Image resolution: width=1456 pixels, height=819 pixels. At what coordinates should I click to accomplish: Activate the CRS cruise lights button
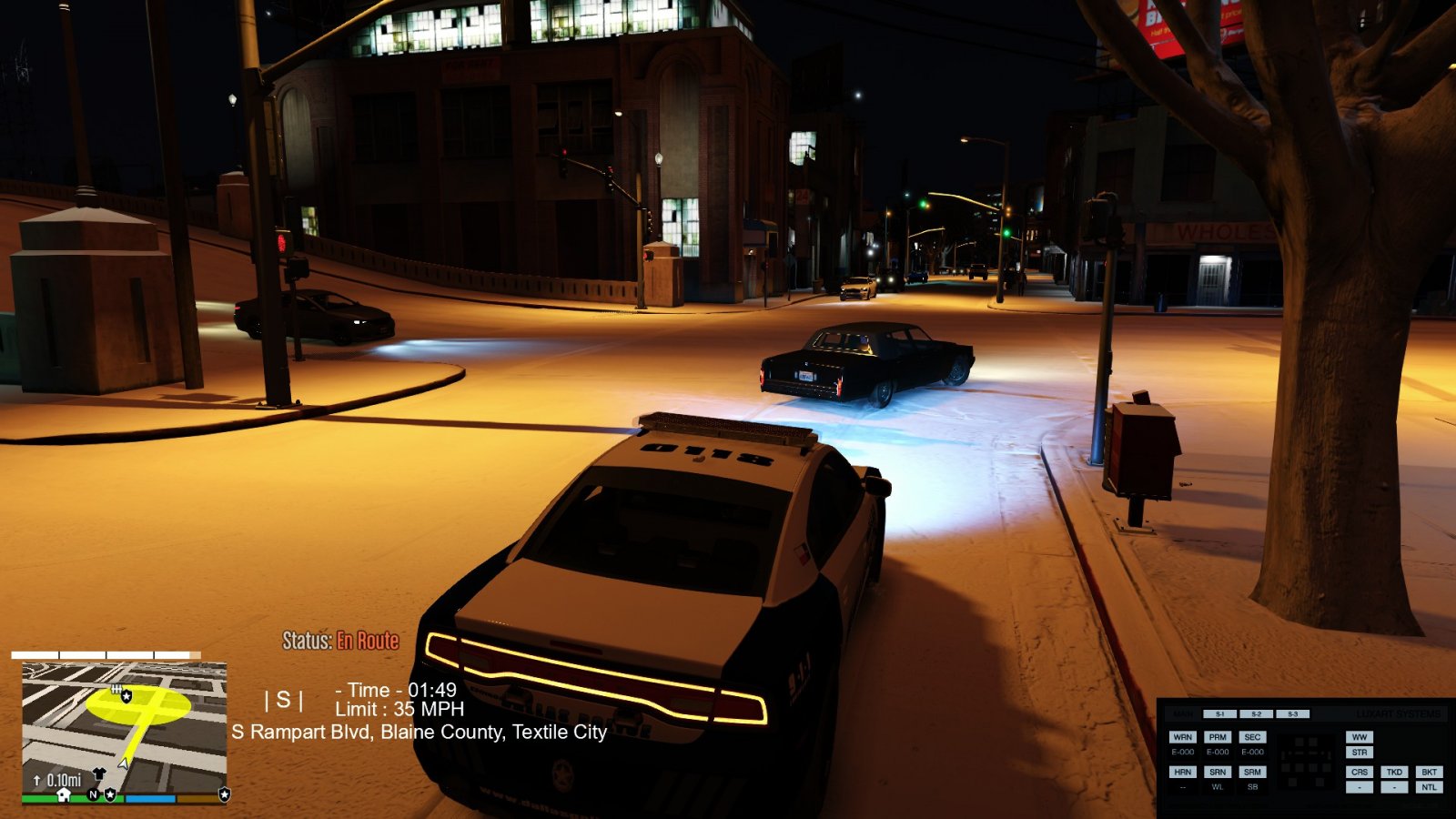point(1360,772)
